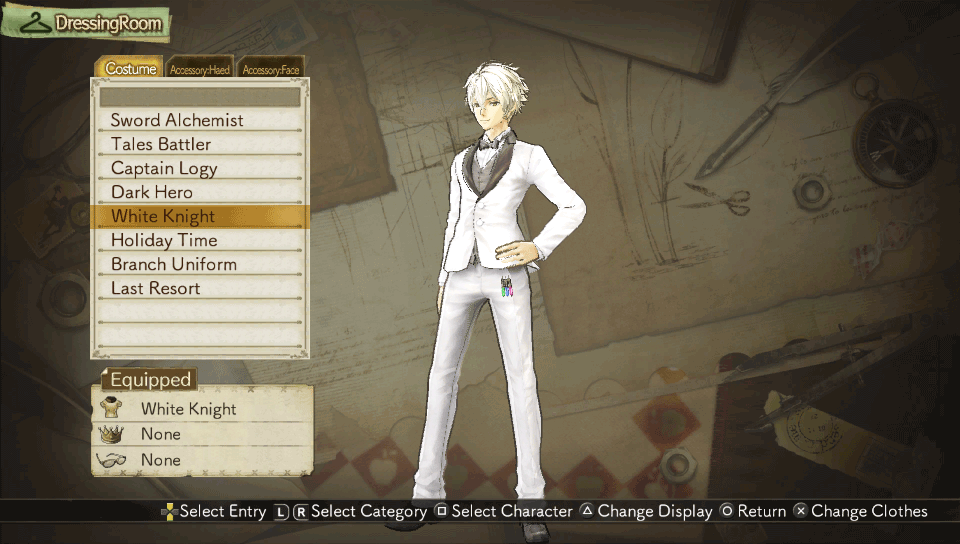Select the Branch Uniform costume
Image resolution: width=960 pixels, height=544 pixels.
click(x=200, y=264)
